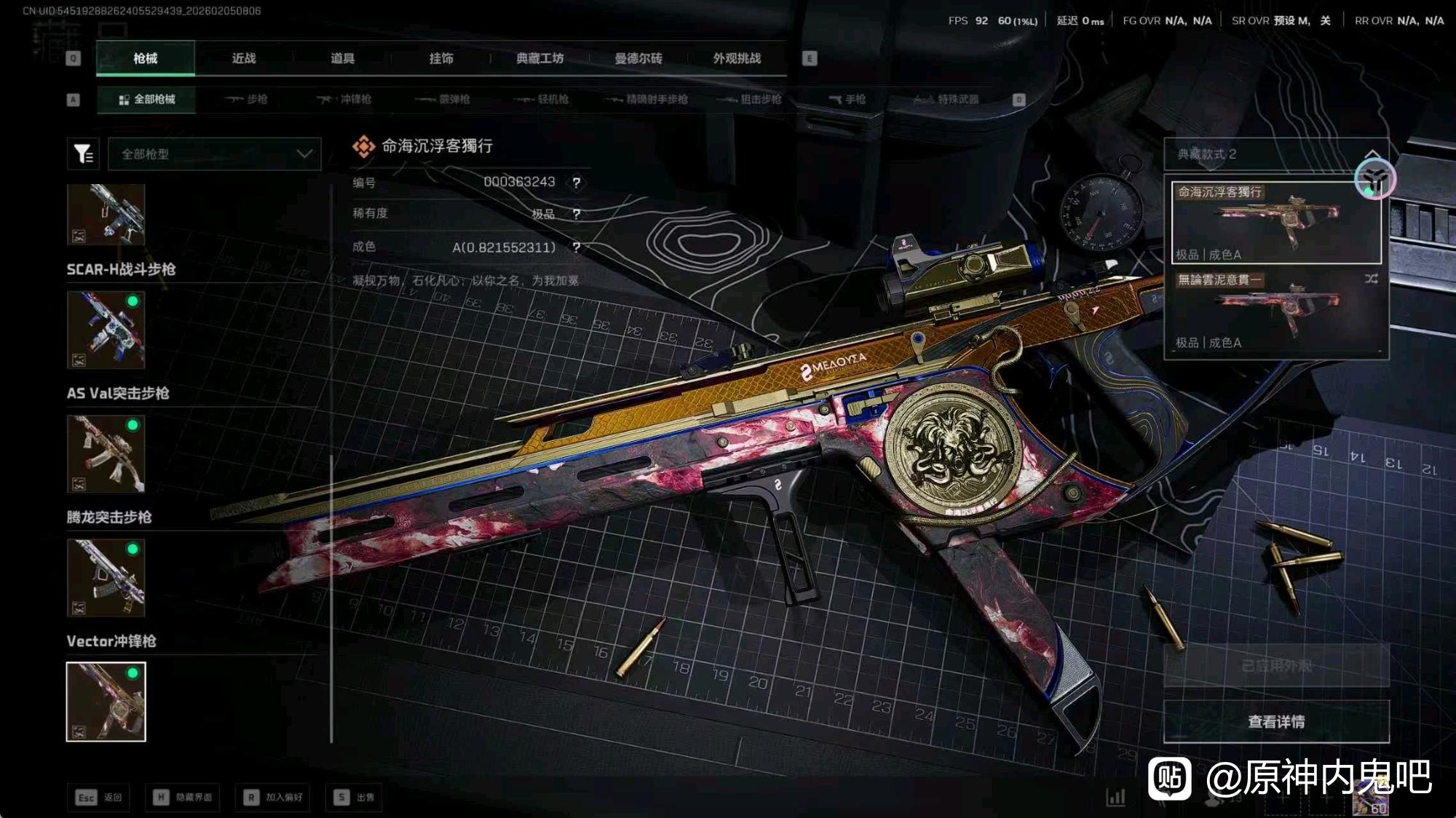Select the SCAR-H skin thumbnail
The height and width of the screenshot is (818, 1456).
click(x=106, y=330)
